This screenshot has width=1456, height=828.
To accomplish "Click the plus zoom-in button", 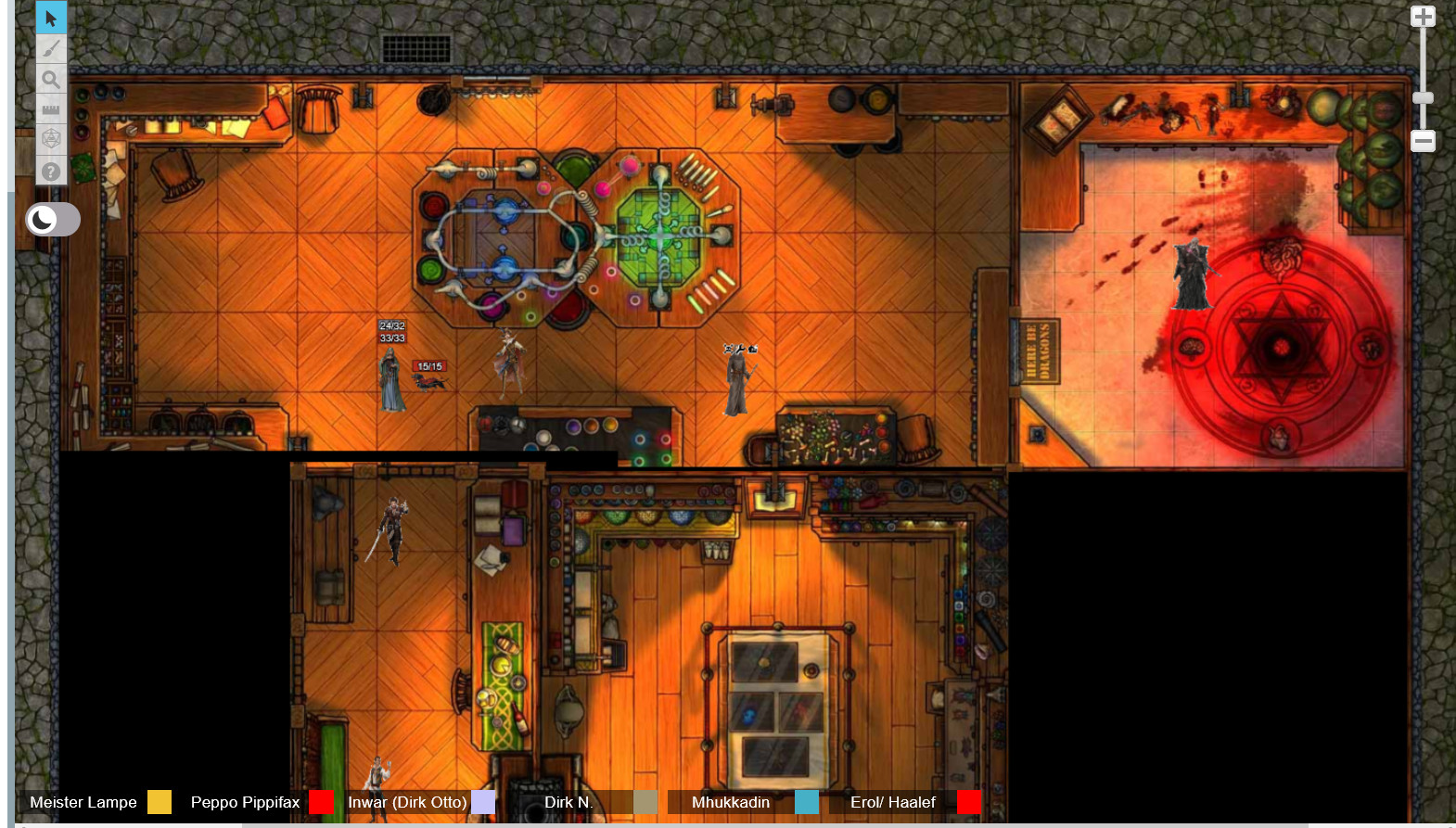I will coord(1423,17).
